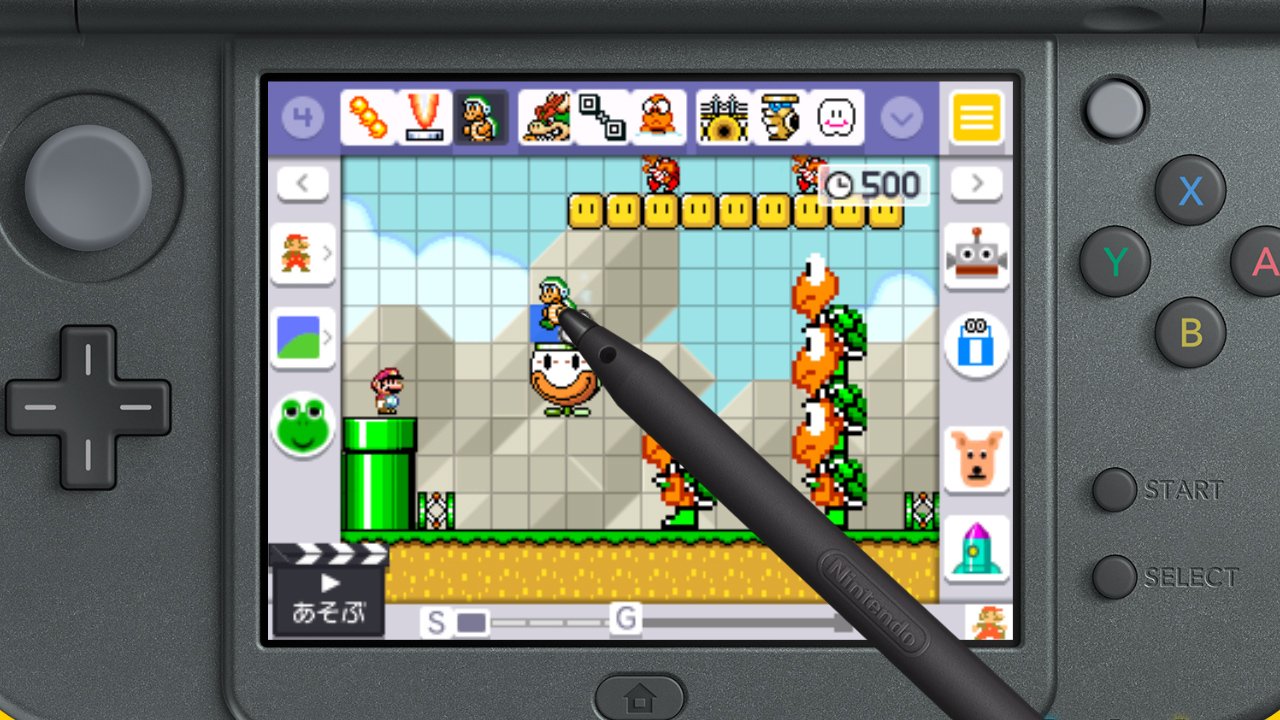
Task: Open the yellow hamburger menu
Action: pos(977,116)
